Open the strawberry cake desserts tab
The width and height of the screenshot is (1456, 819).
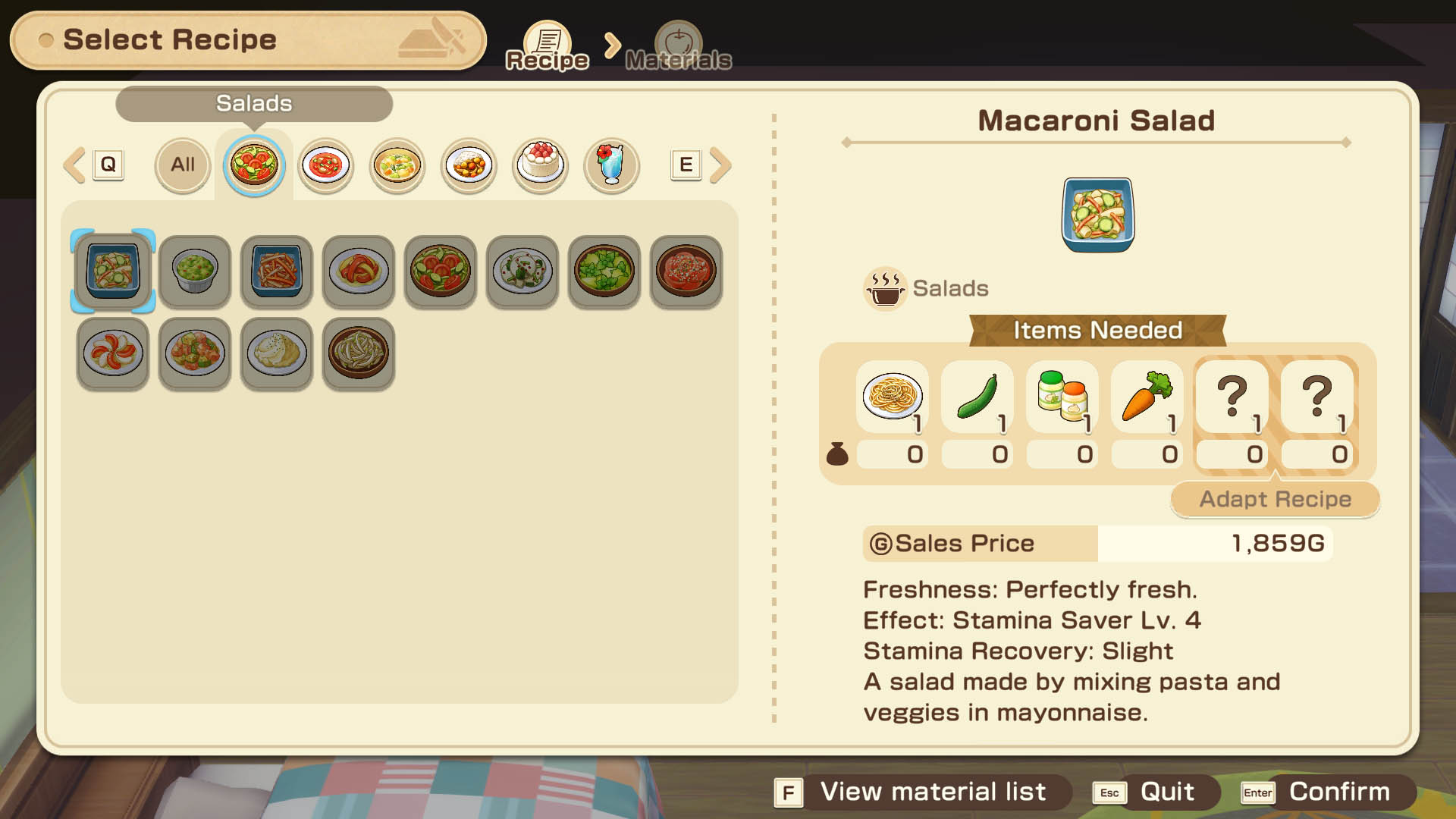coord(540,165)
